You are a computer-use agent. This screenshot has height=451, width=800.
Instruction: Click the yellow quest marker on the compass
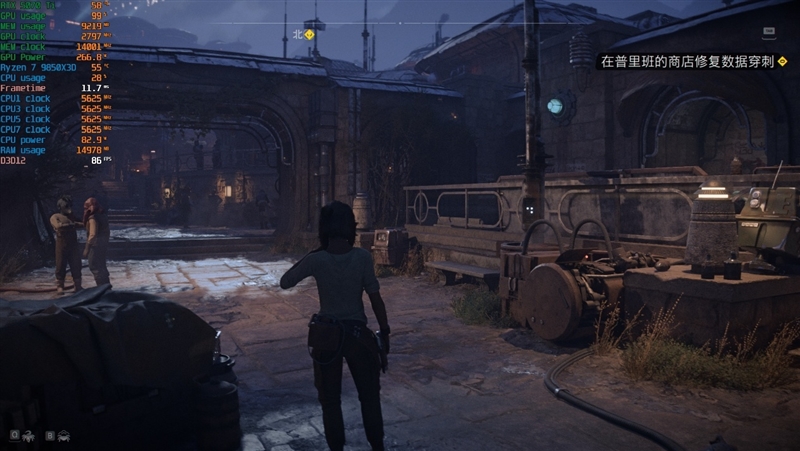click(x=310, y=34)
